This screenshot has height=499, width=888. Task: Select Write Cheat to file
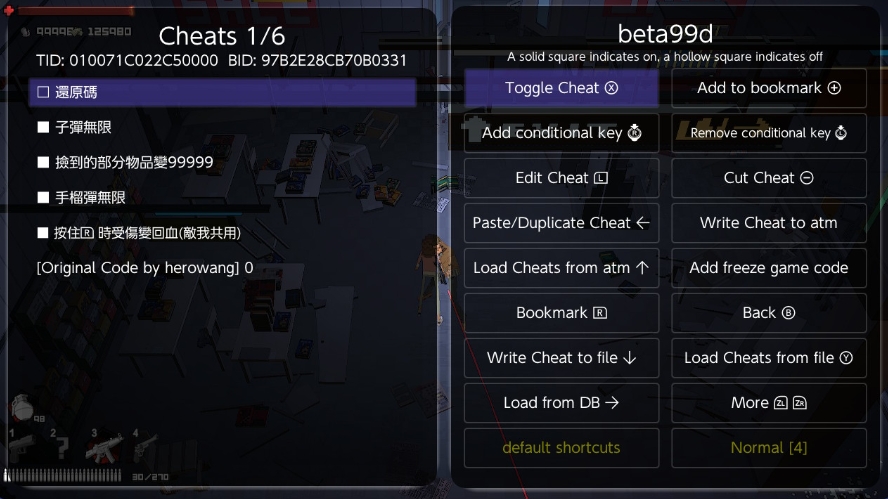[561, 358]
